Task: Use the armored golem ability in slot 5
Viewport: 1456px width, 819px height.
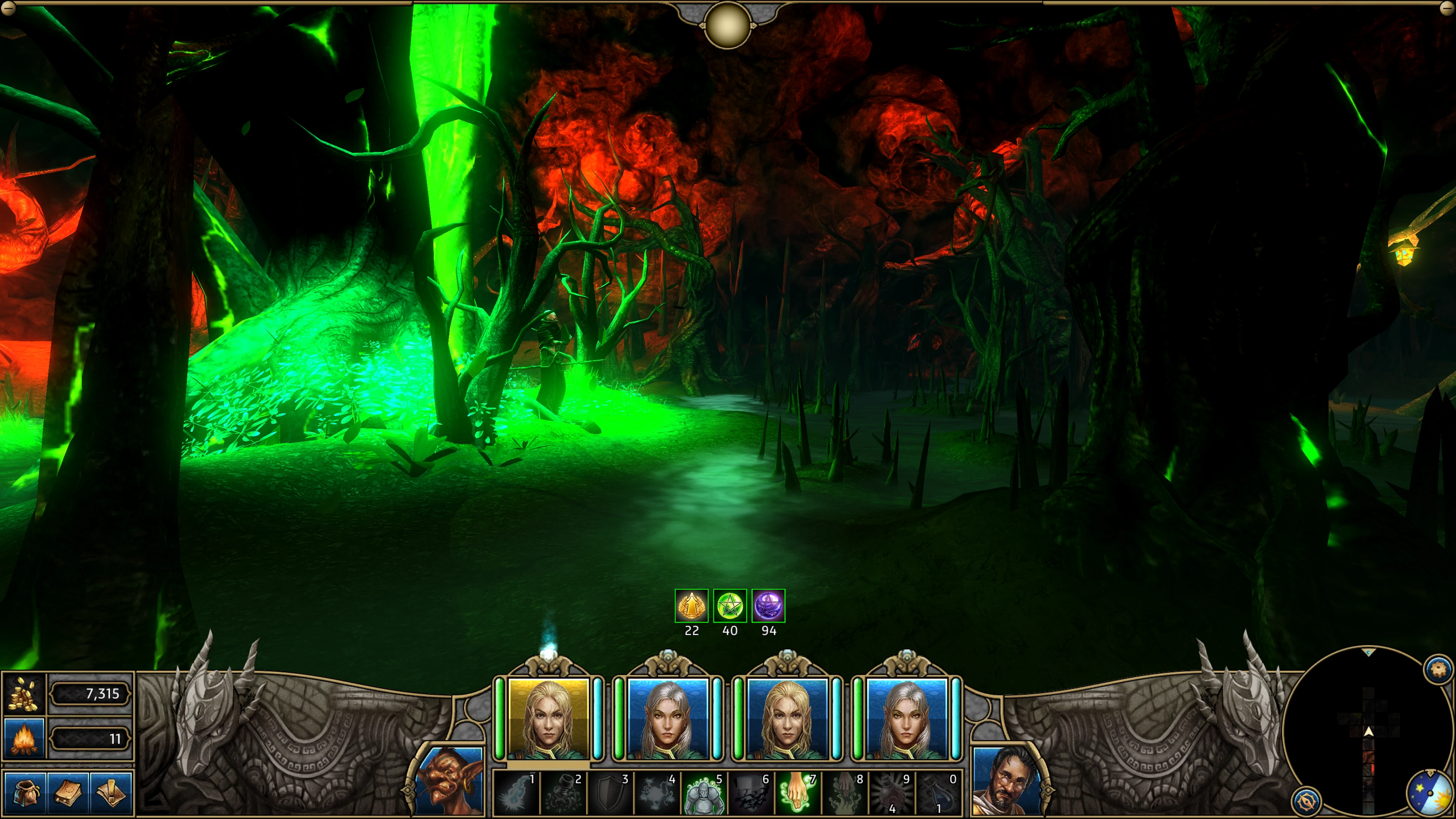Action: pyautogui.click(x=704, y=793)
